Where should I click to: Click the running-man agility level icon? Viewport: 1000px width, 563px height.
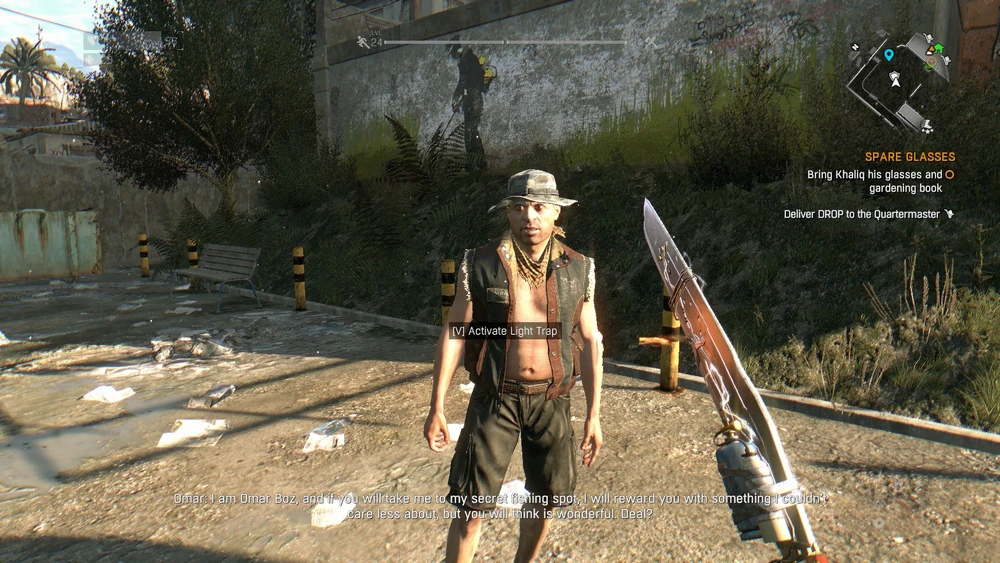[x=363, y=42]
